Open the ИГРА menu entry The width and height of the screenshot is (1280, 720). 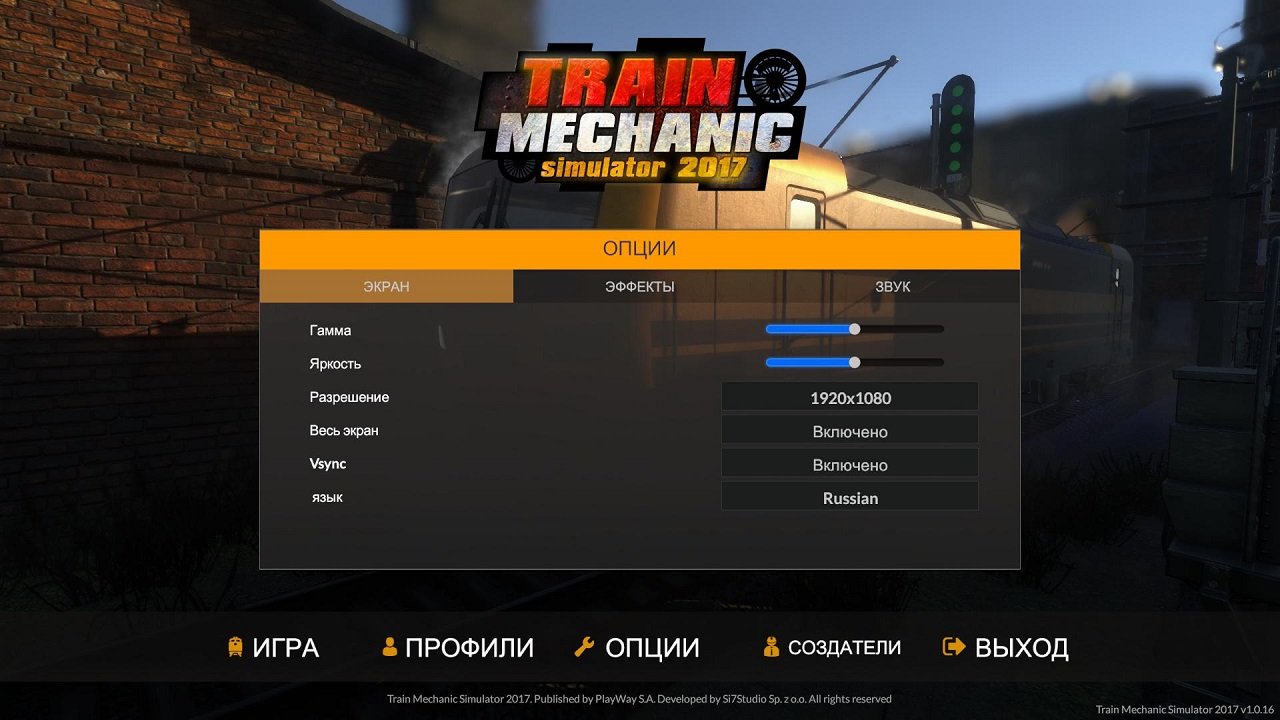pyautogui.click(x=285, y=647)
